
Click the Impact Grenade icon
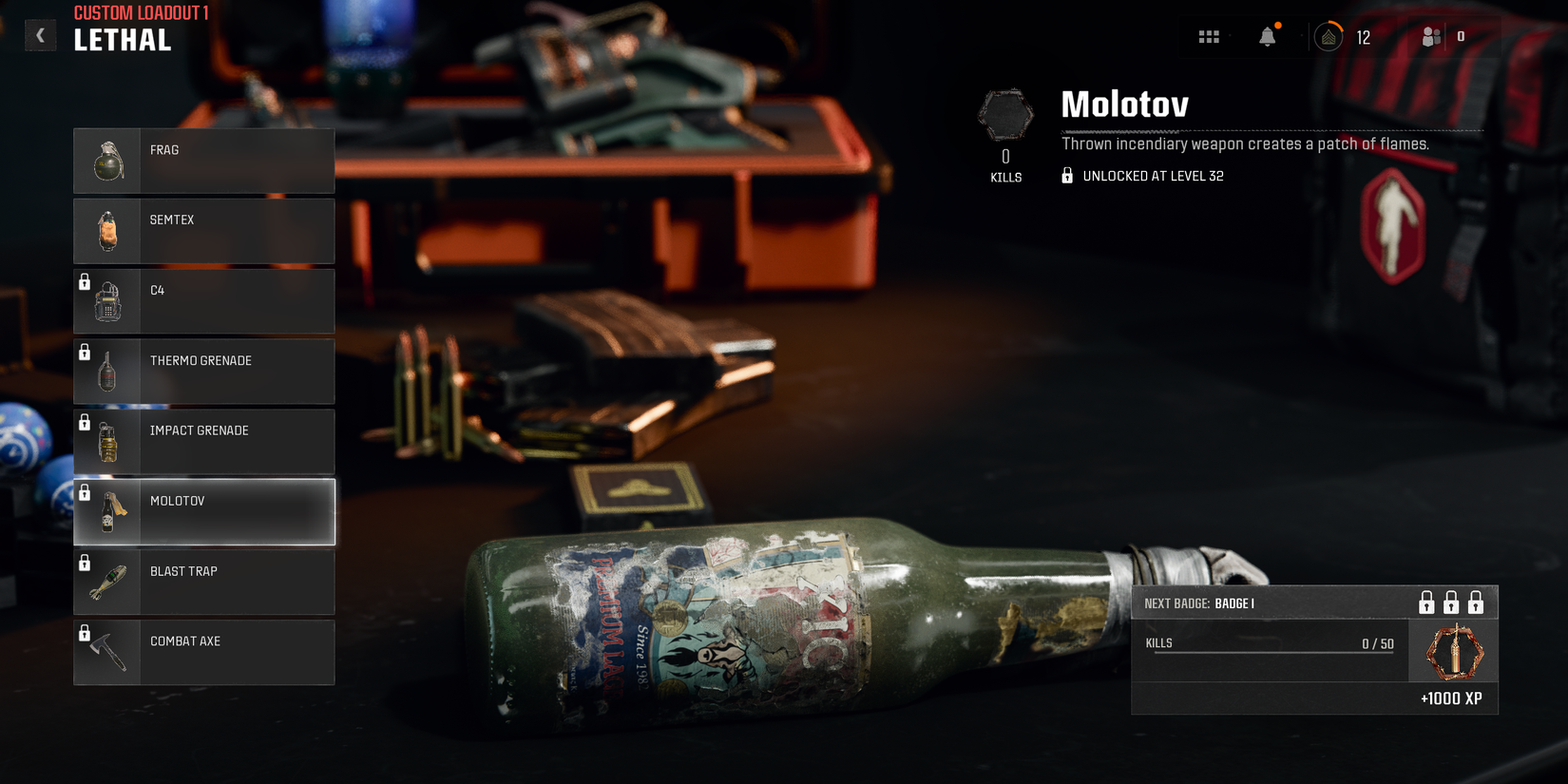[x=107, y=441]
